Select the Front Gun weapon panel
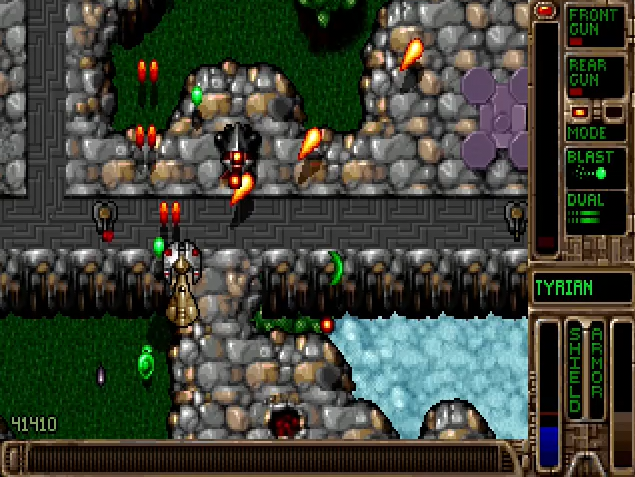Viewport: 635px width, 477px height. (x=596, y=26)
